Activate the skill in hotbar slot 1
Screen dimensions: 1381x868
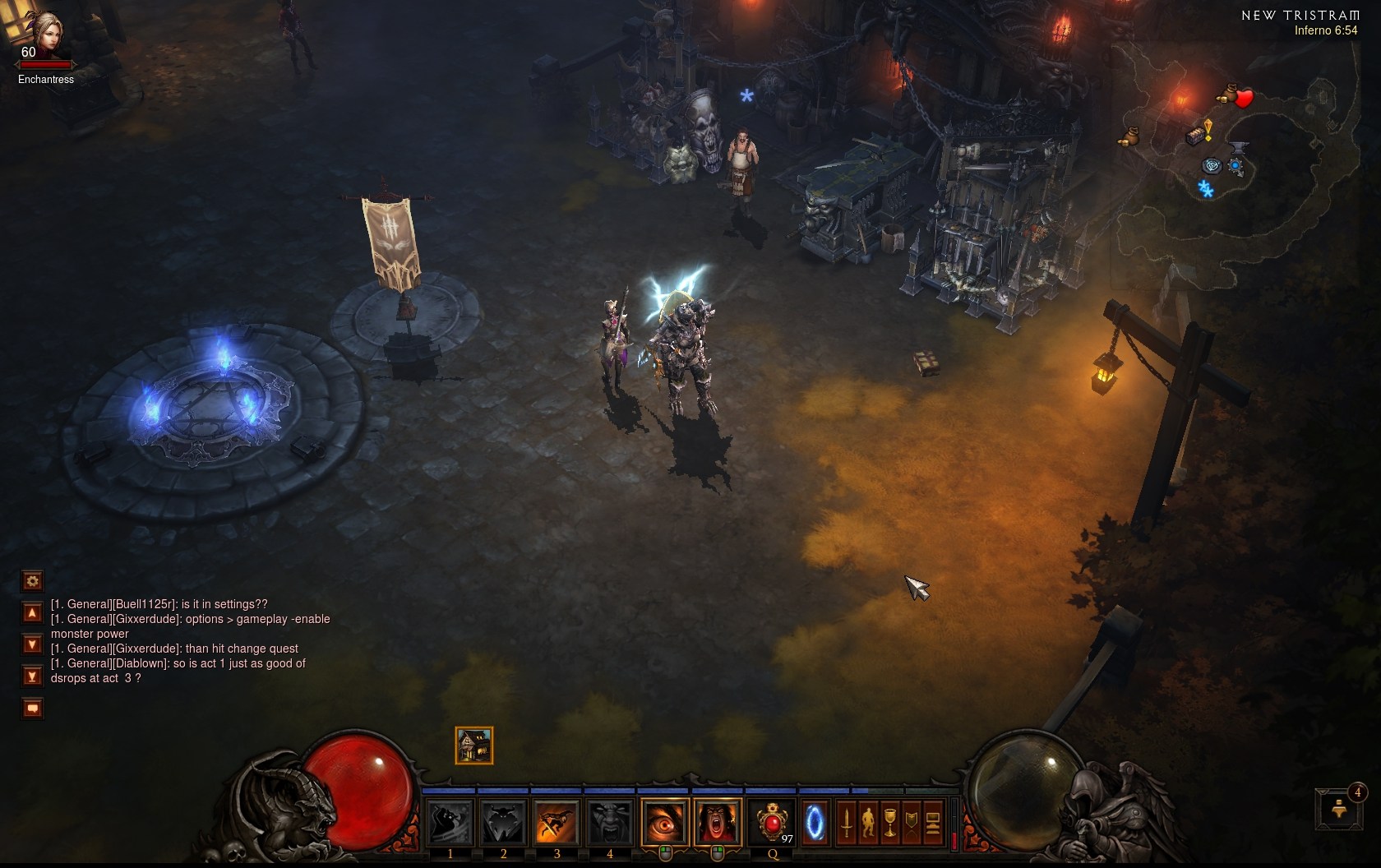click(450, 822)
